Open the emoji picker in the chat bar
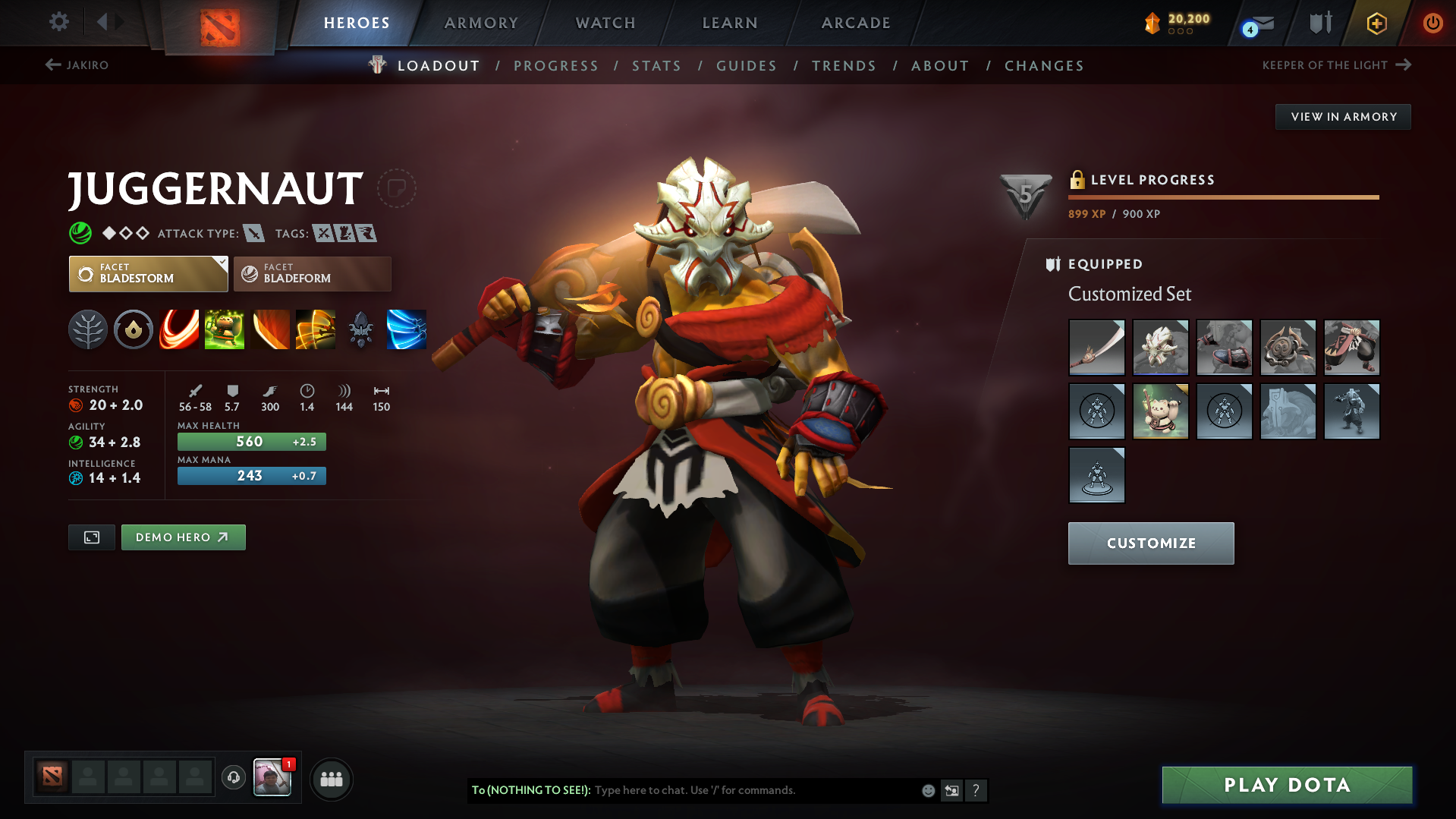Screen dimensions: 1456x819 [x=927, y=790]
